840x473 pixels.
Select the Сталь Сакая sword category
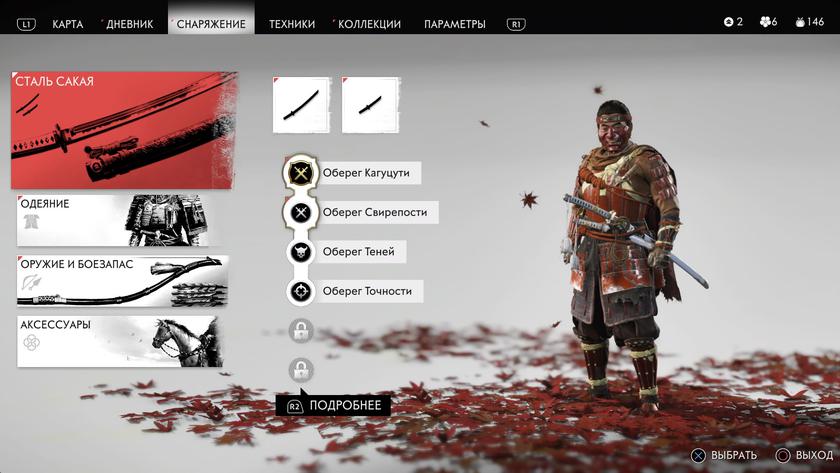tap(125, 130)
